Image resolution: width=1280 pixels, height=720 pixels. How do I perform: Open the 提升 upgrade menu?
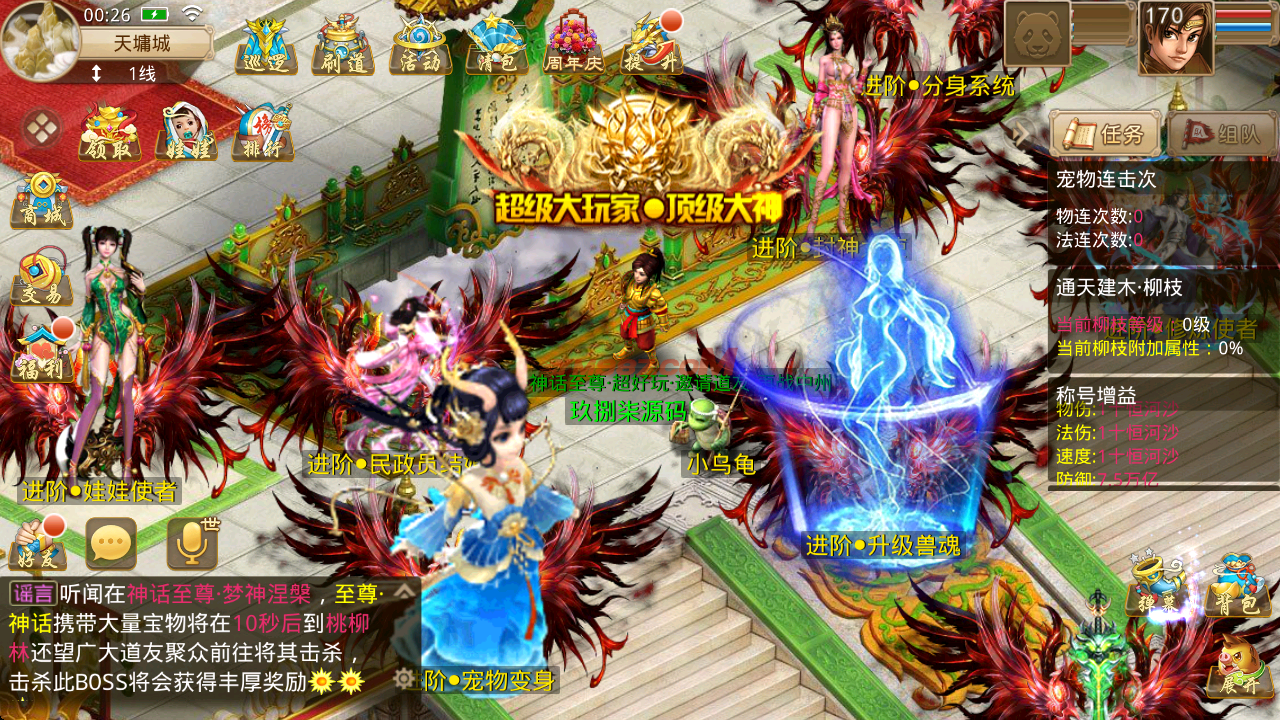(651, 46)
